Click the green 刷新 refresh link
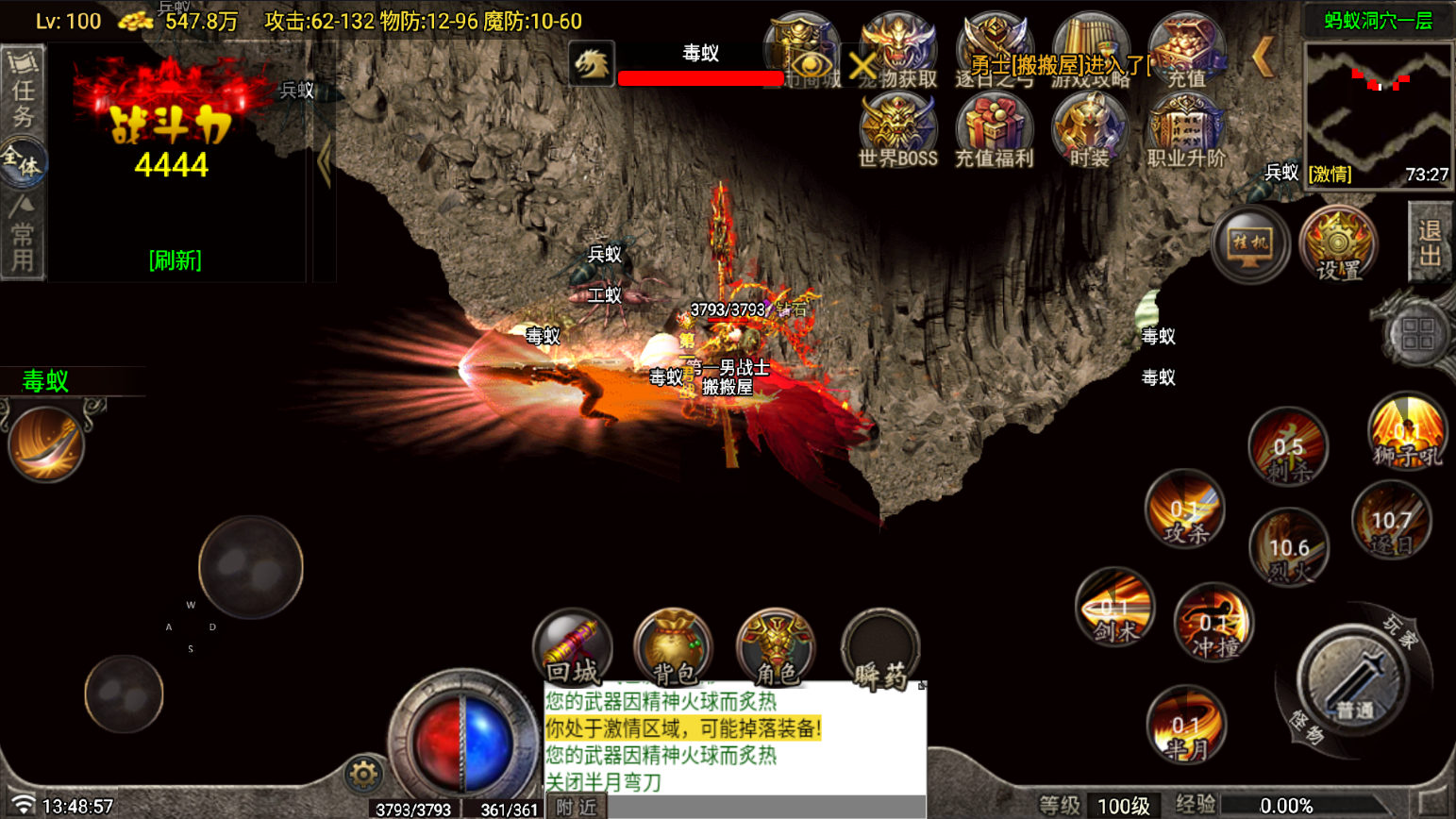Screen dimensions: 1456x819 (176, 260)
